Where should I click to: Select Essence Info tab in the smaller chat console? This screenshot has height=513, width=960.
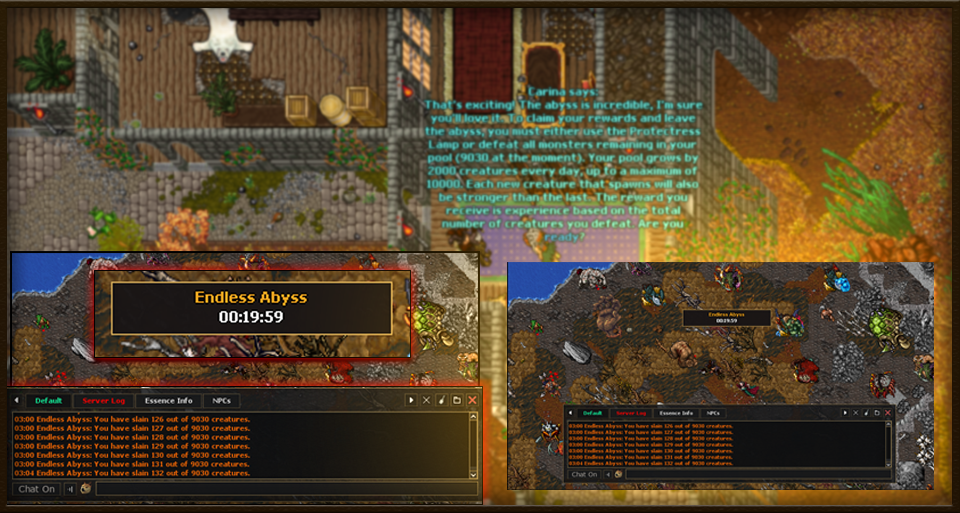[676, 413]
